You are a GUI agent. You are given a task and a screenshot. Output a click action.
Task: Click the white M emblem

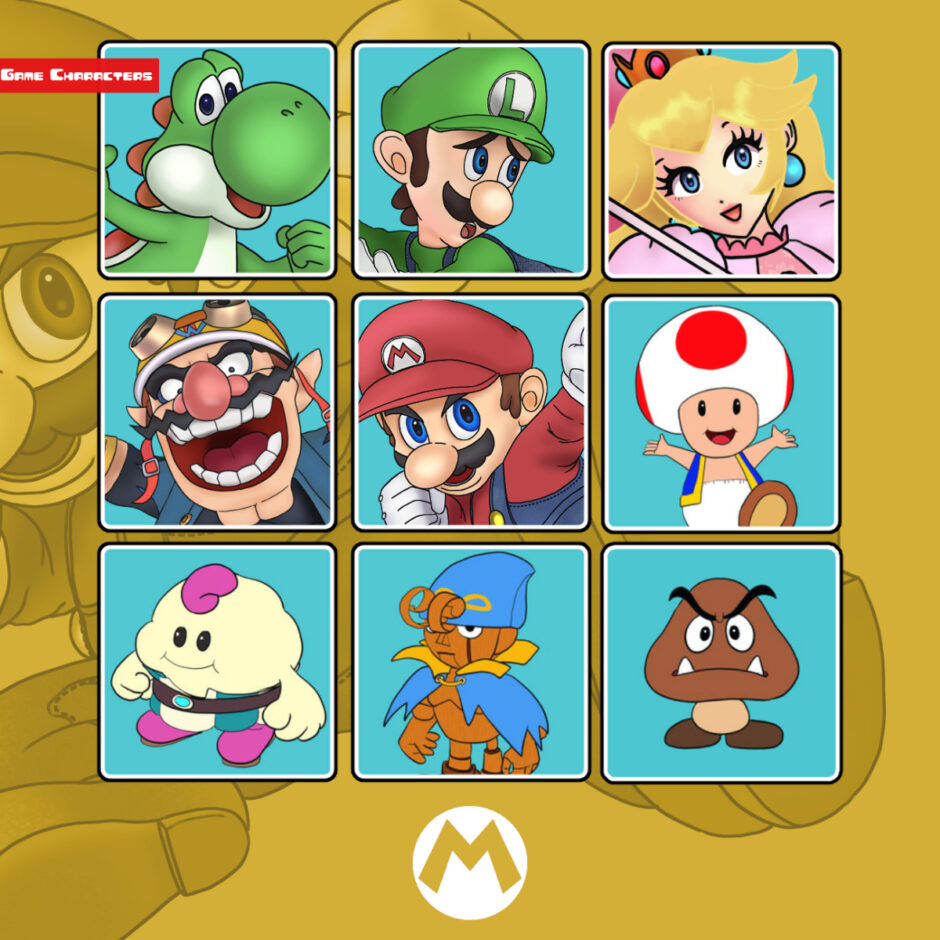pos(469,862)
